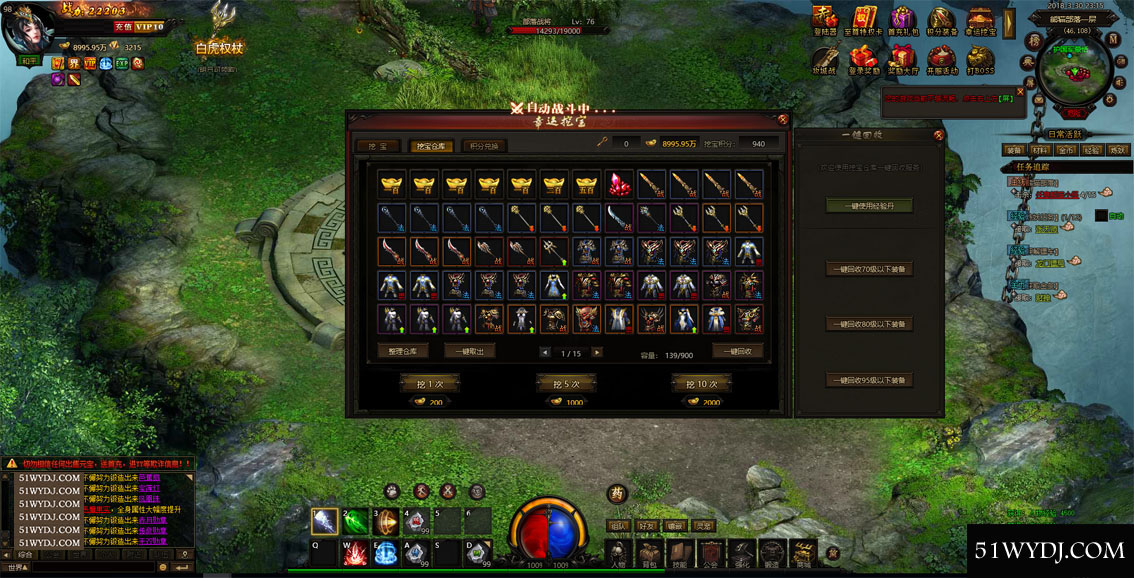
Task: Open the 积分兑换 points exchange tab
Action: [x=485, y=146]
